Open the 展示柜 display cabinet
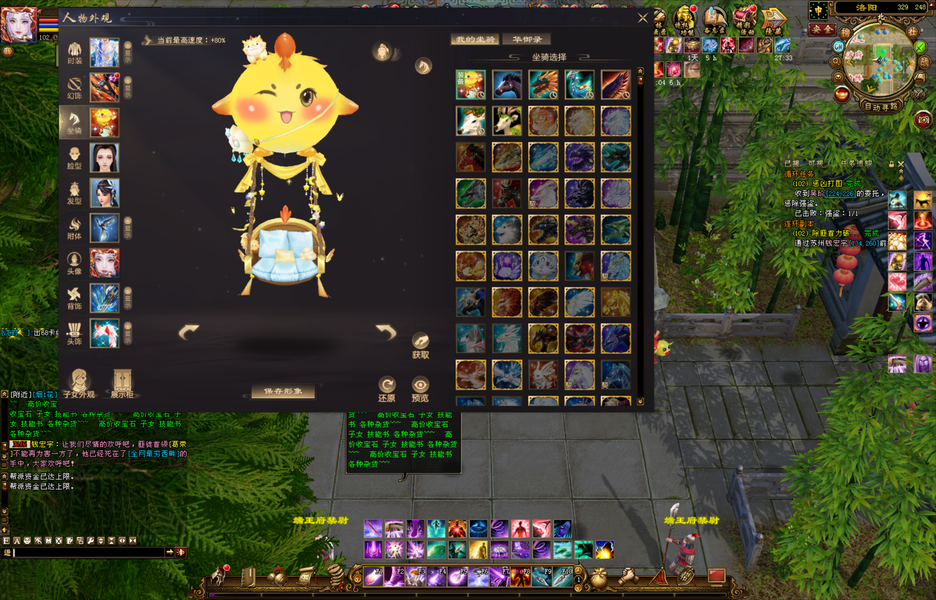936x600 pixels. click(x=122, y=381)
